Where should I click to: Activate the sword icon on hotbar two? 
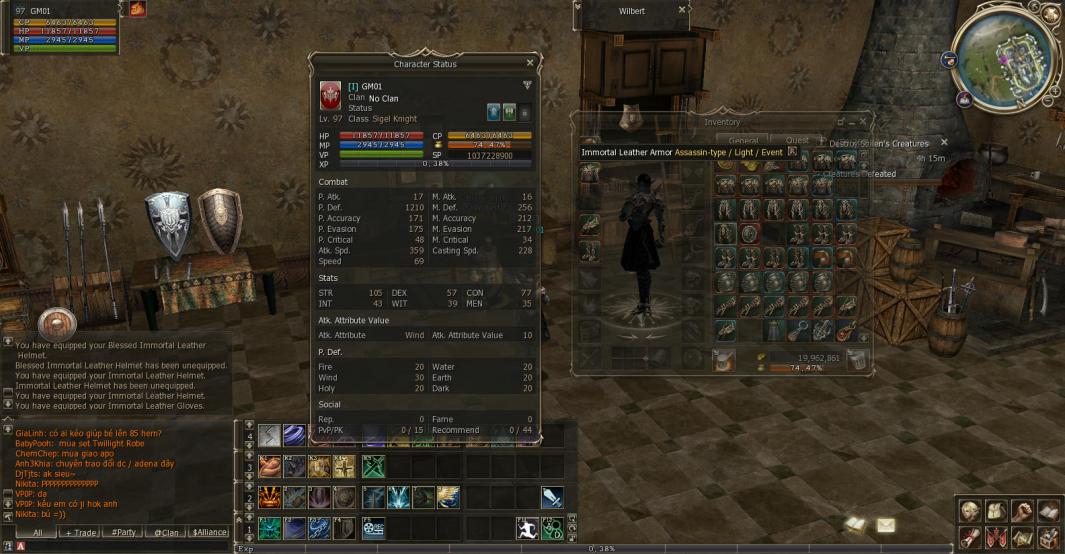pyautogui.click(x=552, y=497)
